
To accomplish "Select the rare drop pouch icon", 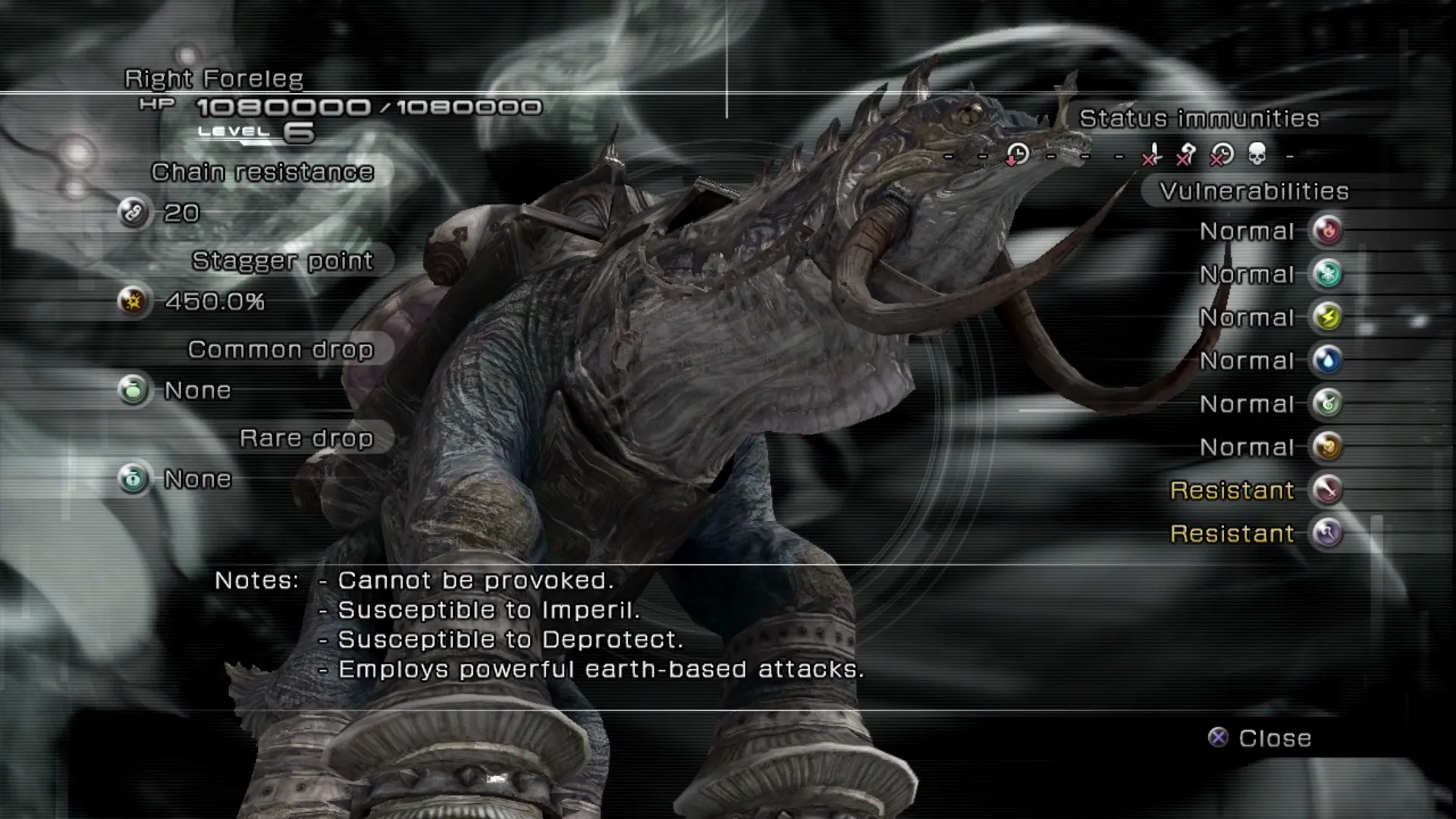I will [133, 479].
